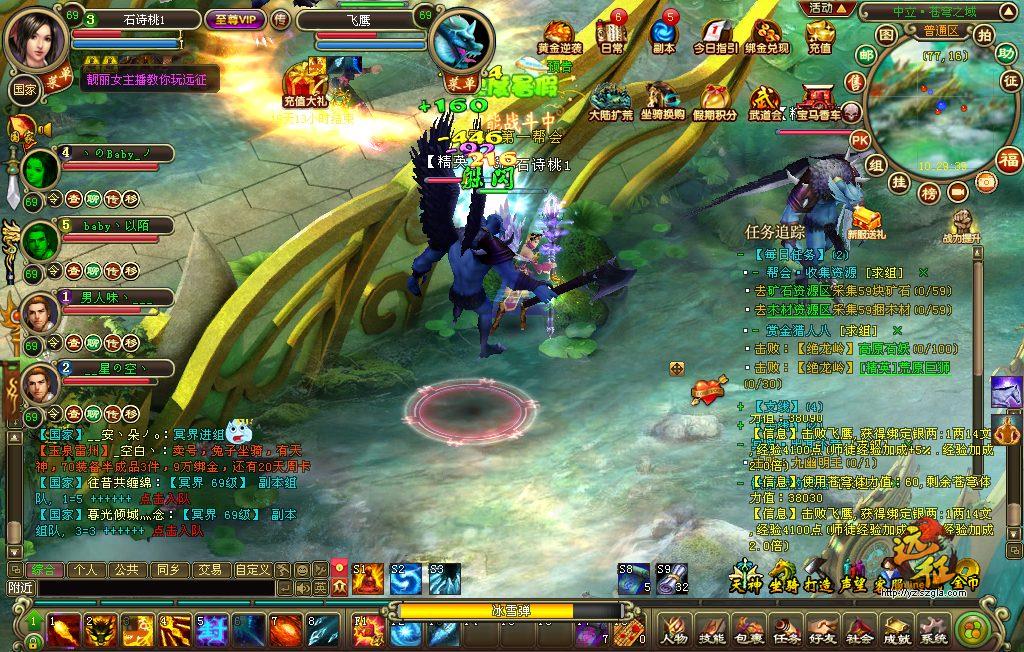
Task: Open the 武道会 tournament icon
Action: [765, 101]
